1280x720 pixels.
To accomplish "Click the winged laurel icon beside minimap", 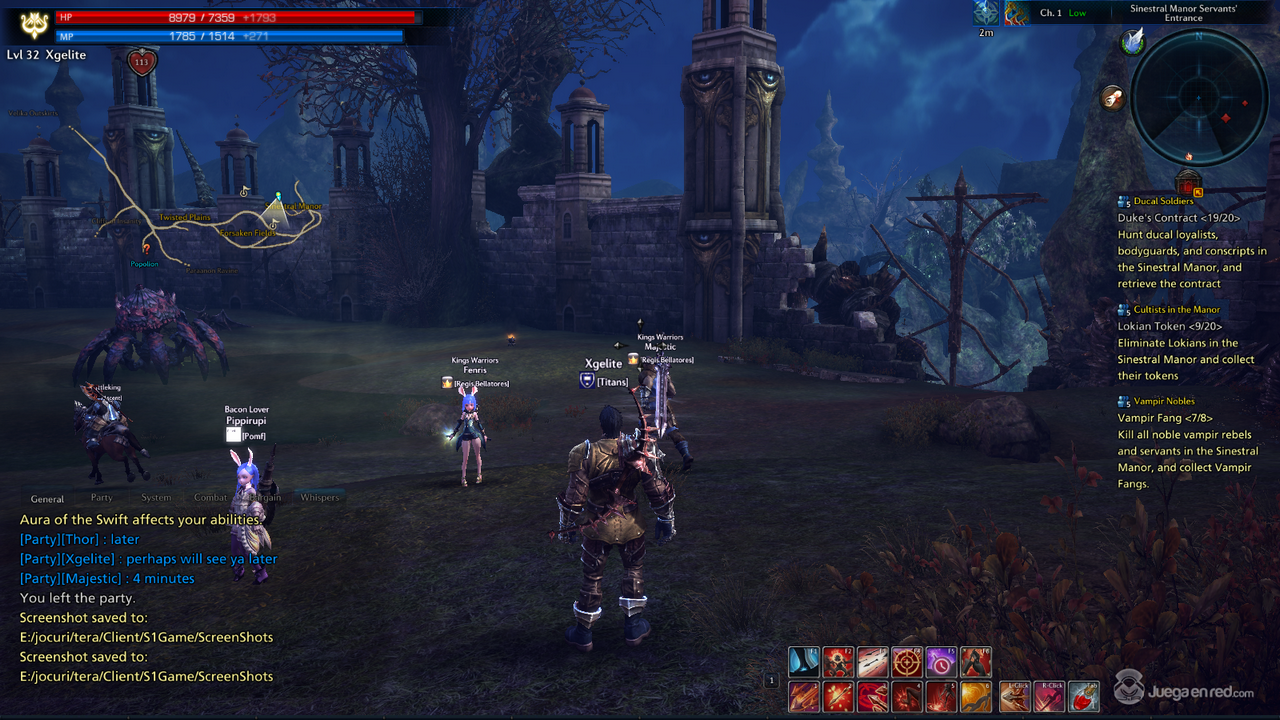I will [x=1132, y=41].
